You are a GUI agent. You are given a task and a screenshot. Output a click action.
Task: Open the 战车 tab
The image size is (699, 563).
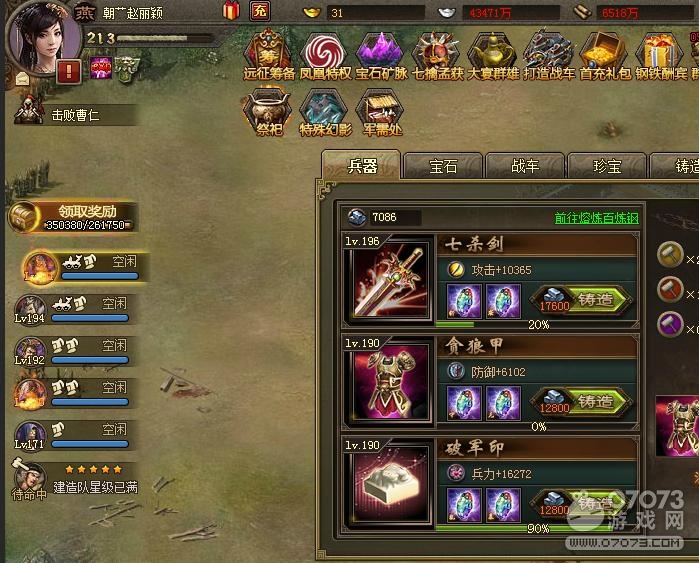click(525, 166)
